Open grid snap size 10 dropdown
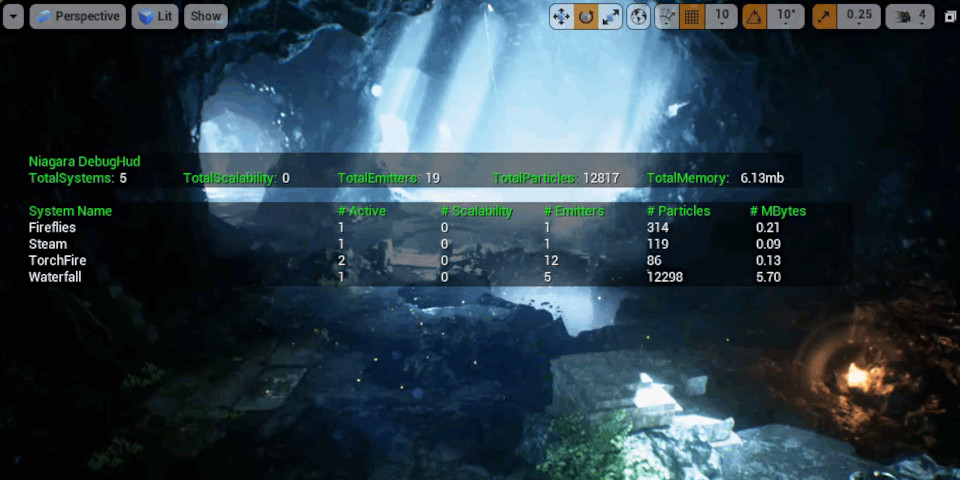 coord(721,16)
